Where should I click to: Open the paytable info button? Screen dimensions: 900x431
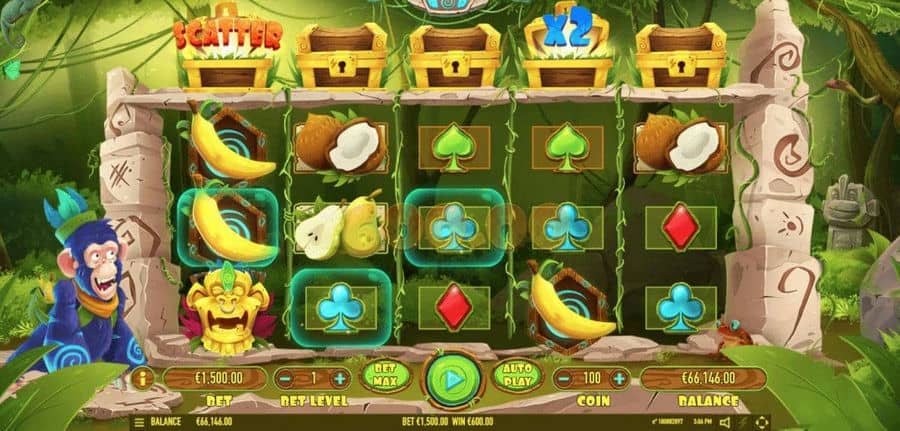pos(141,379)
